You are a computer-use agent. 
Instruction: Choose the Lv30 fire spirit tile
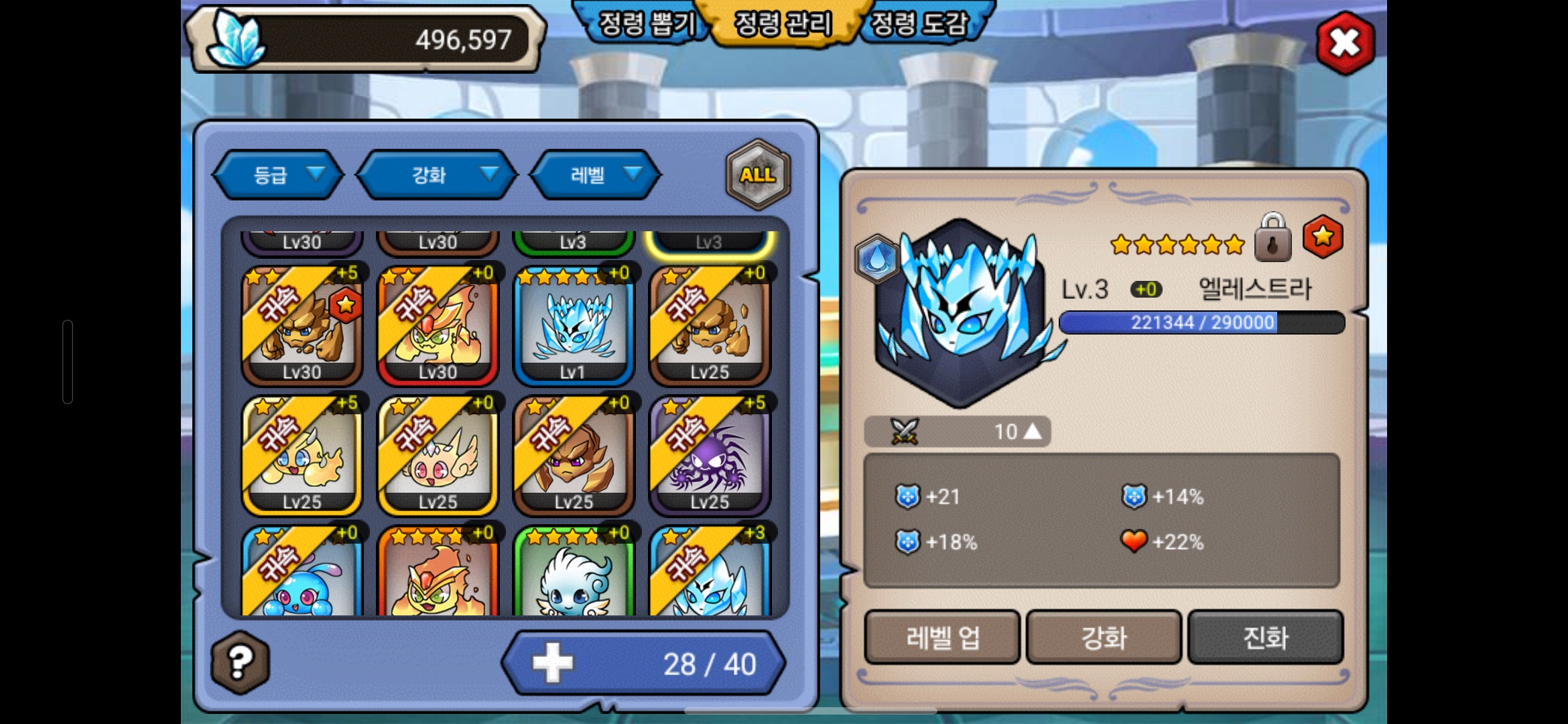[x=438, y=326]
